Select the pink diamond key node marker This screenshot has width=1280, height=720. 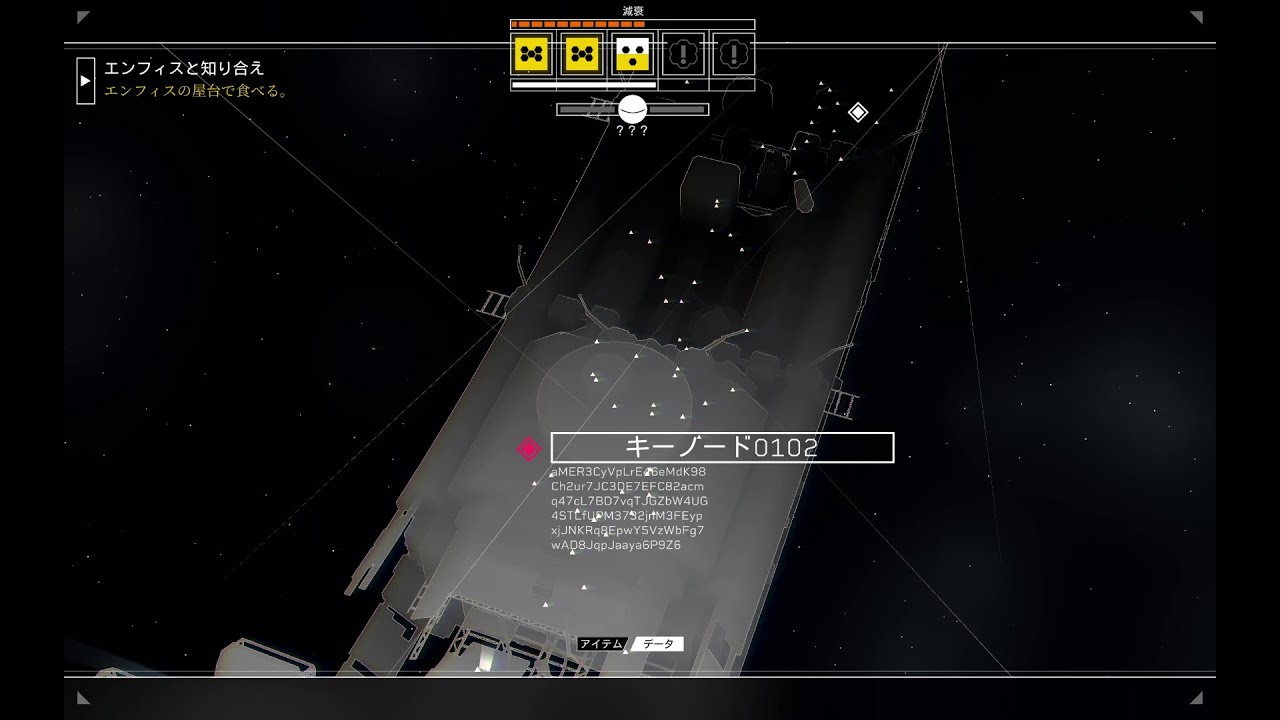click(x=528, y=449)
